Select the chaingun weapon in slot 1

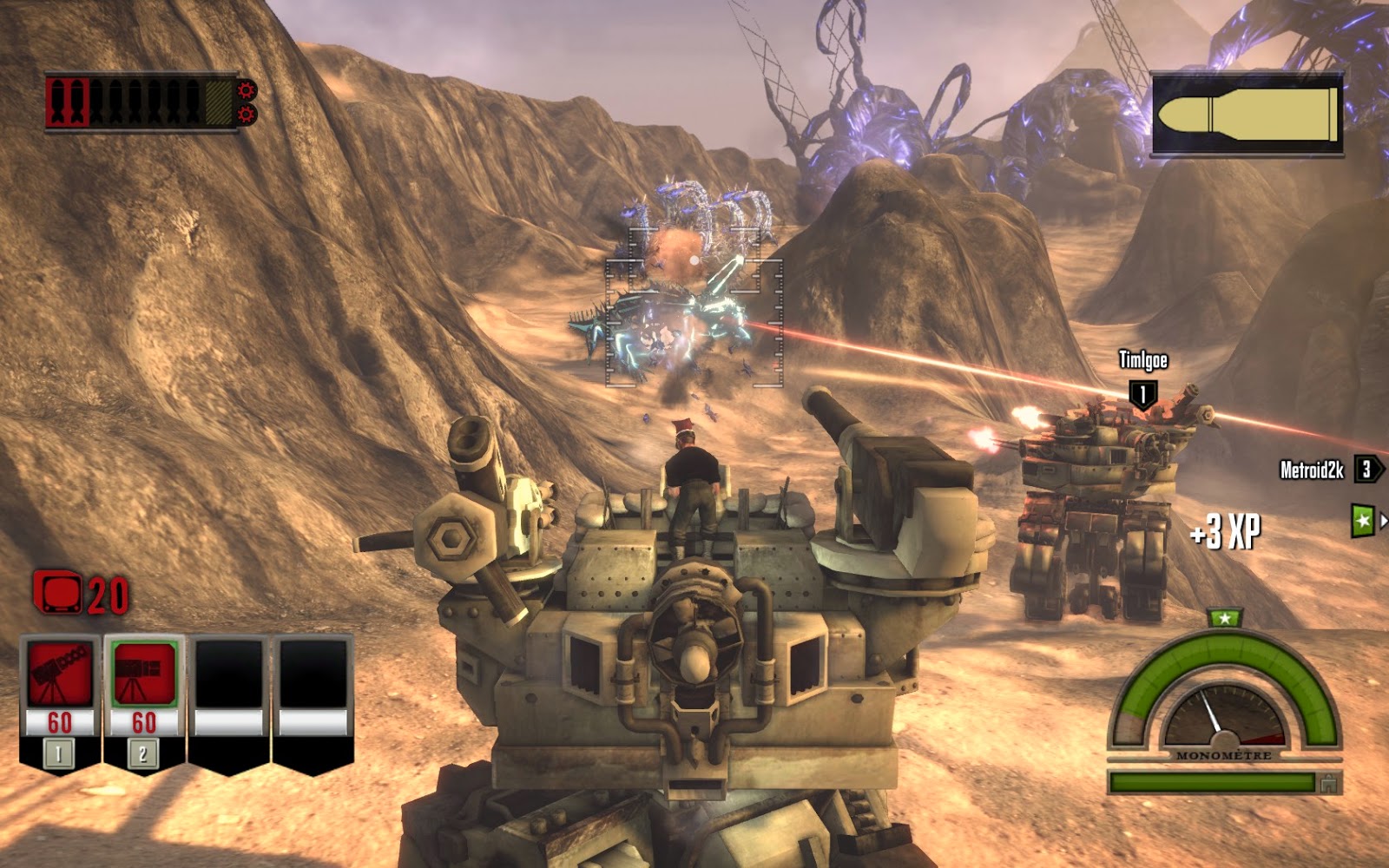tap(59, 674)
